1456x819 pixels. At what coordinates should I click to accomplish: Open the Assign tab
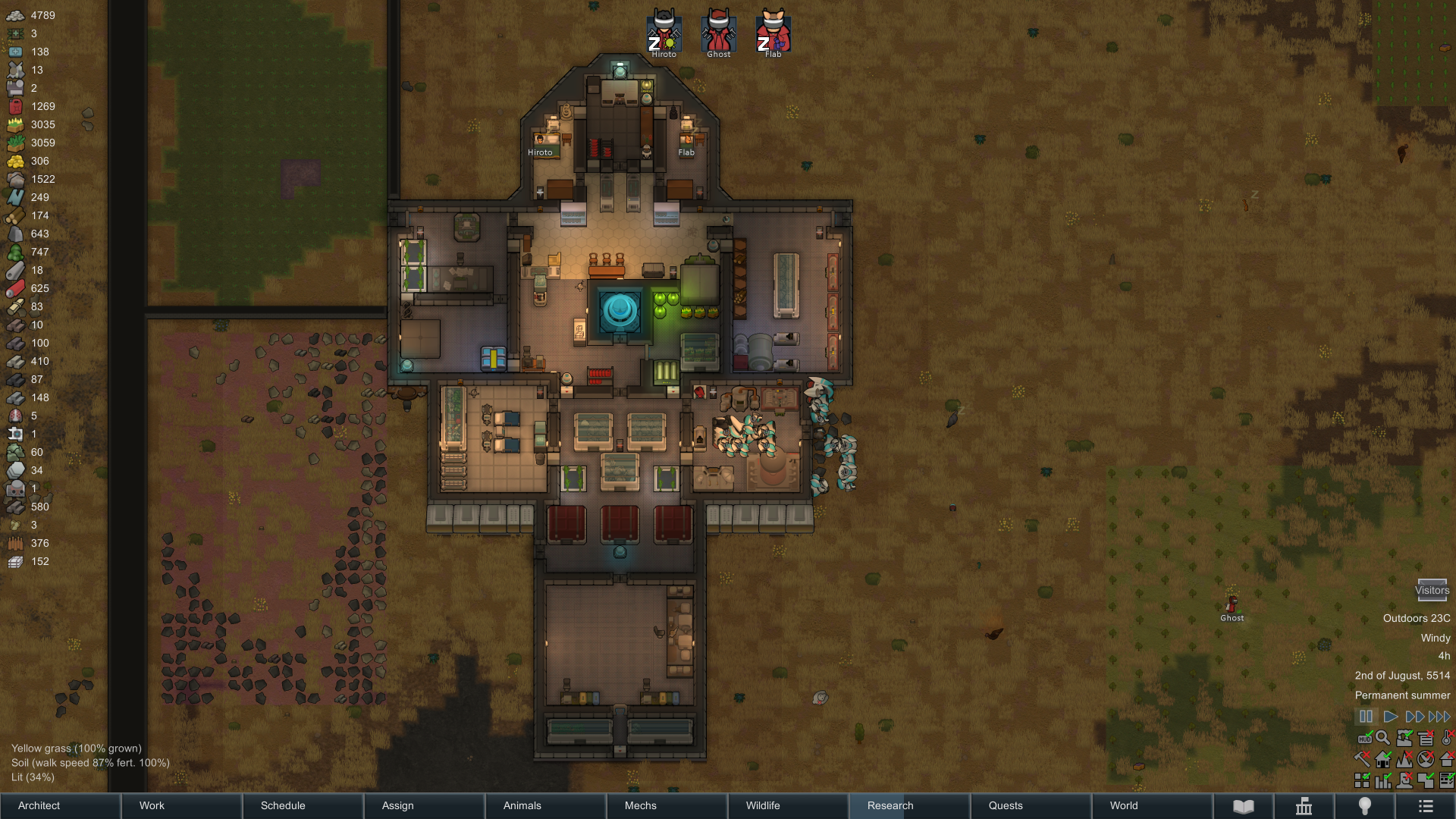click(425, 805)
